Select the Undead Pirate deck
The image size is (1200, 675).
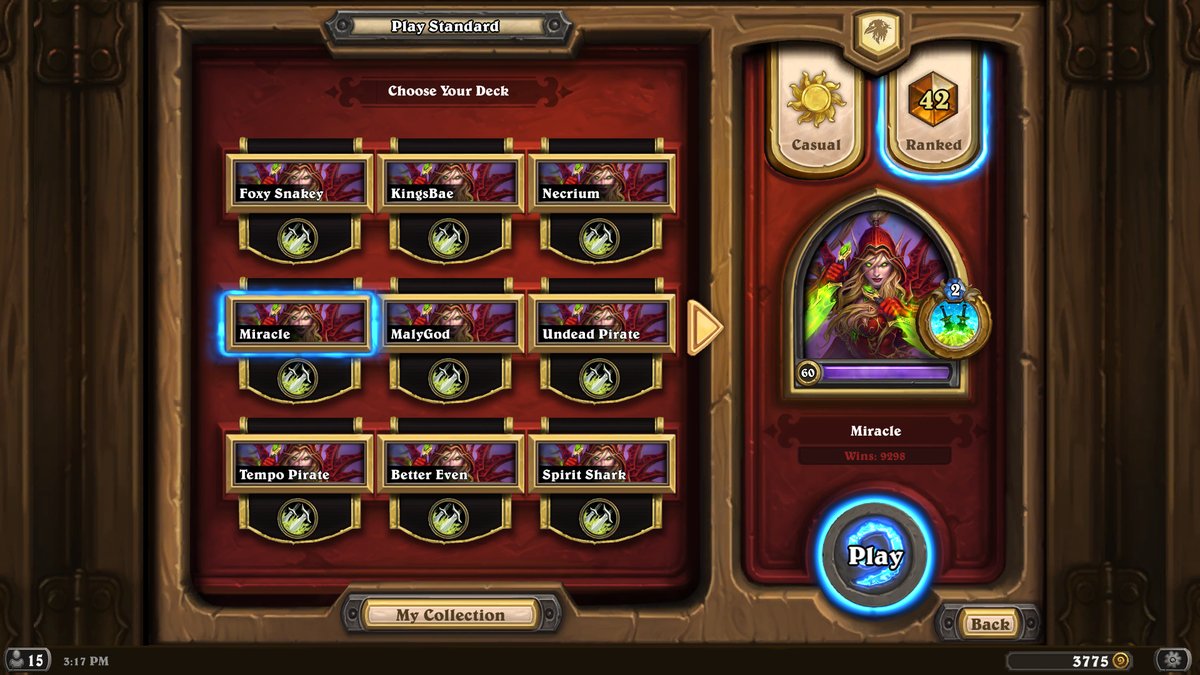[600, 324]
